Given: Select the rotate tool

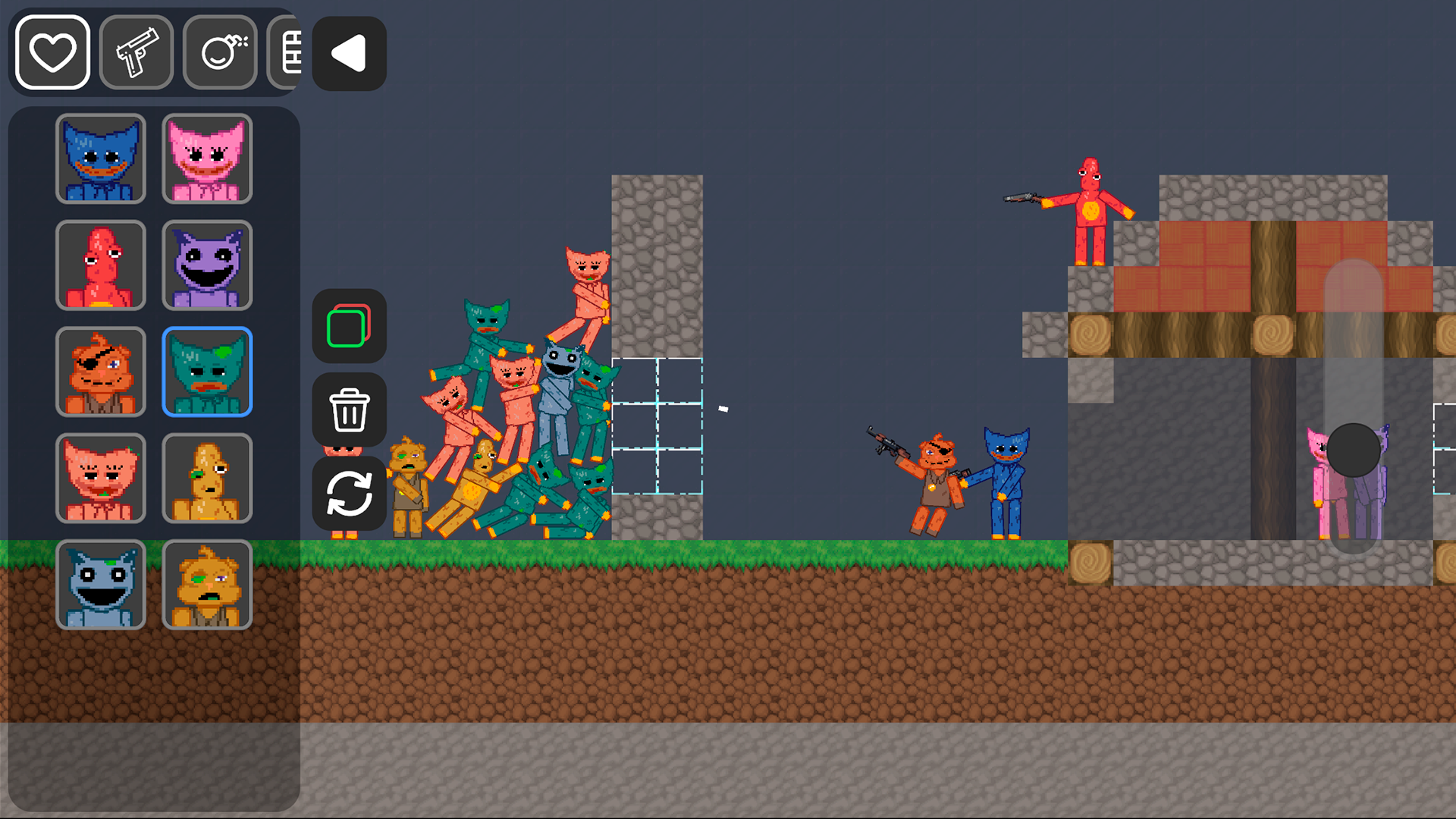Looking at the screenshot, I should point(349,493).
